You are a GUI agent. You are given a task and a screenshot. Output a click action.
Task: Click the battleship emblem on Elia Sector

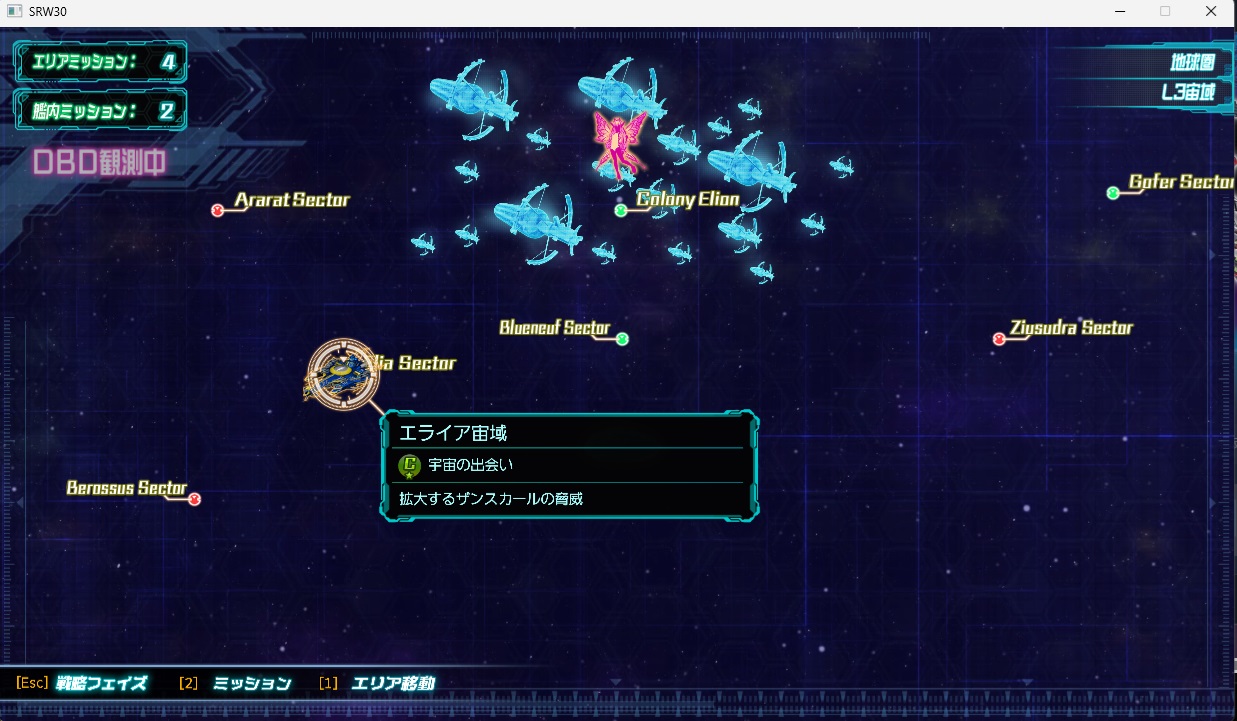click(343, 373)
